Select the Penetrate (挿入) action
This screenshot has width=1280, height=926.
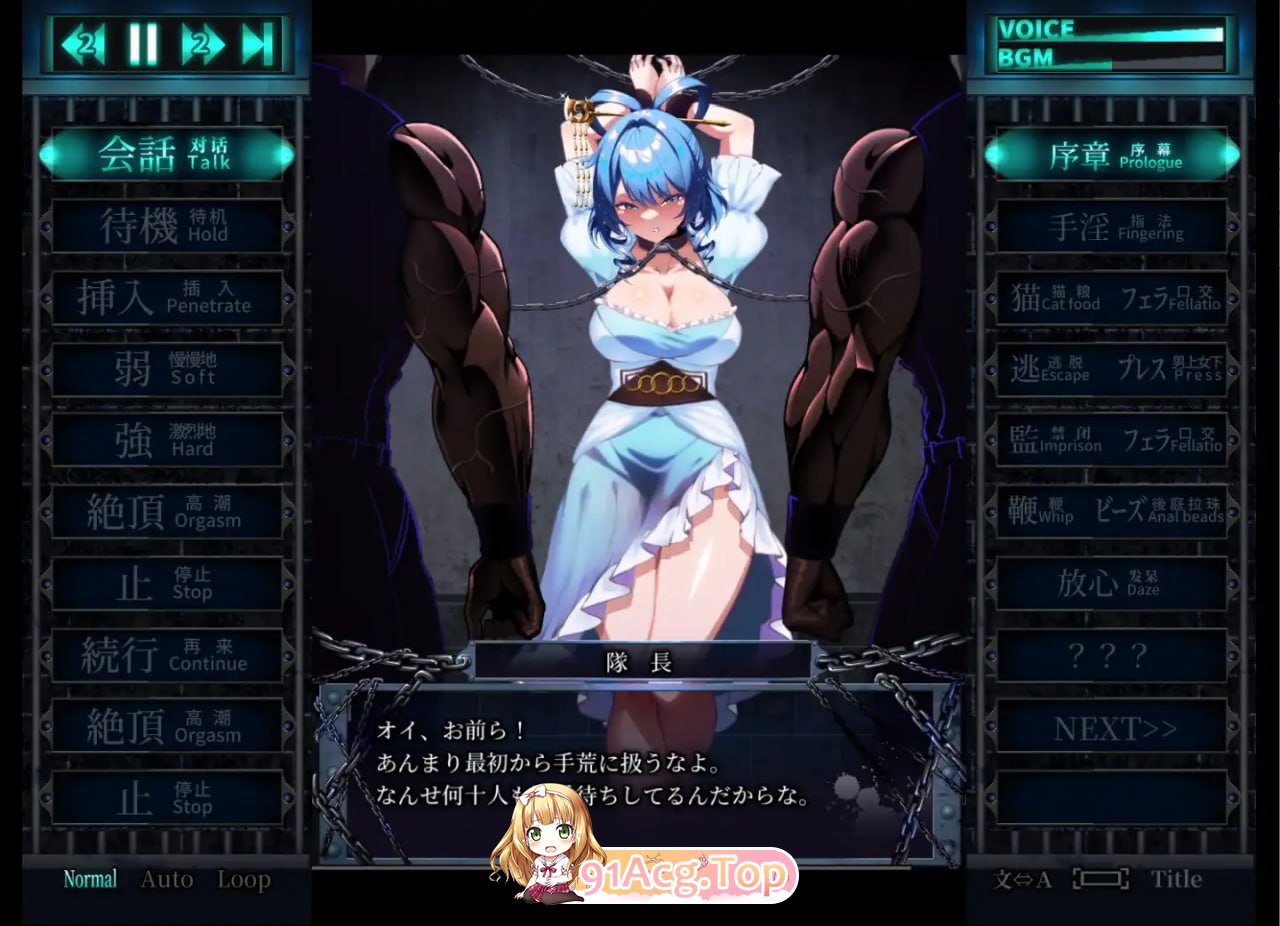click(x=165, y=296)
